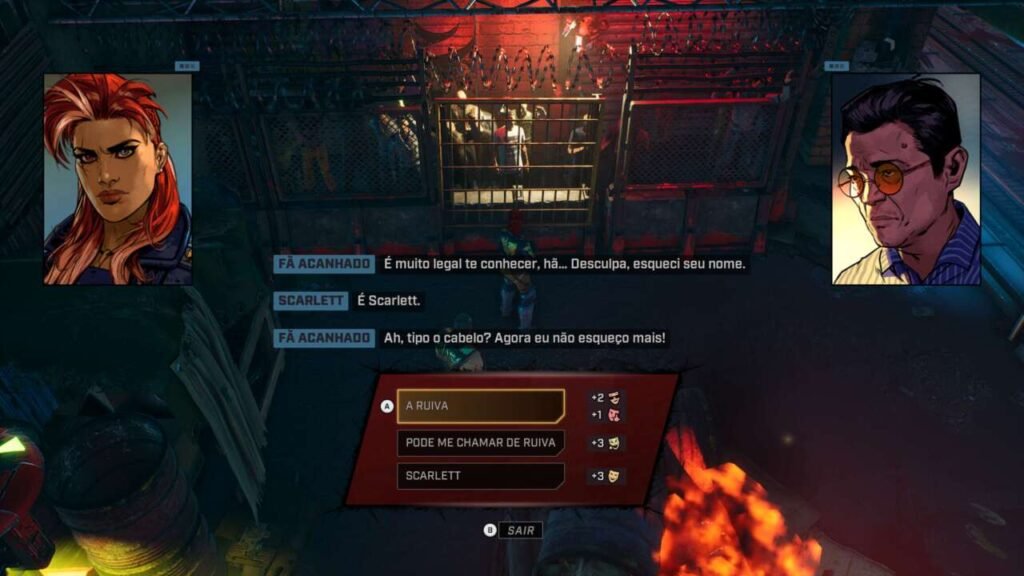Pick the "Scarlett" dialogue option
Screen dimensions: 1024x576
pyautogui.click(x=480, y=476)
